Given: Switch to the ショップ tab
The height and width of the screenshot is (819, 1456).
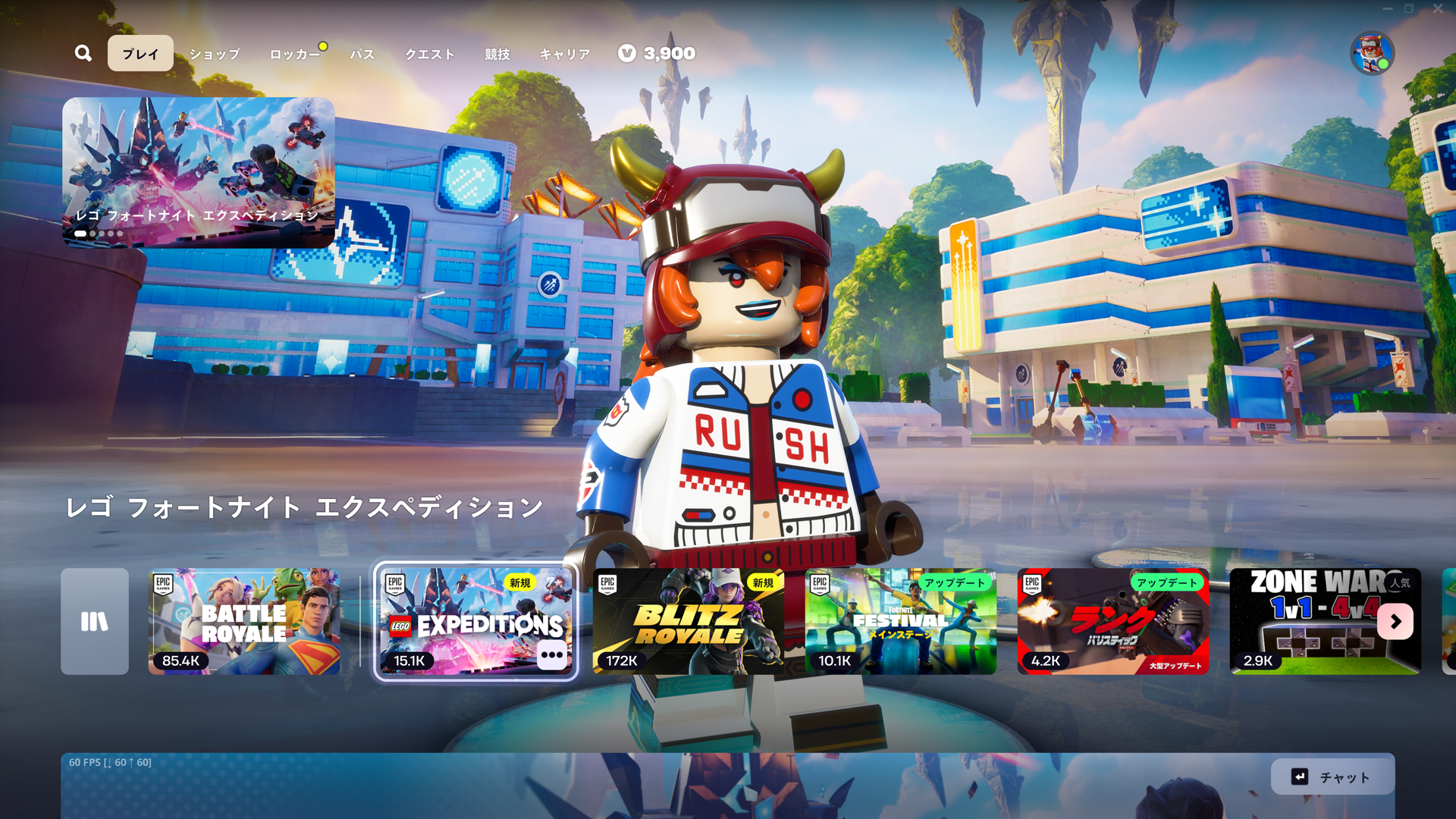Looking at the screenshot, I should click(x=215, y=54).
